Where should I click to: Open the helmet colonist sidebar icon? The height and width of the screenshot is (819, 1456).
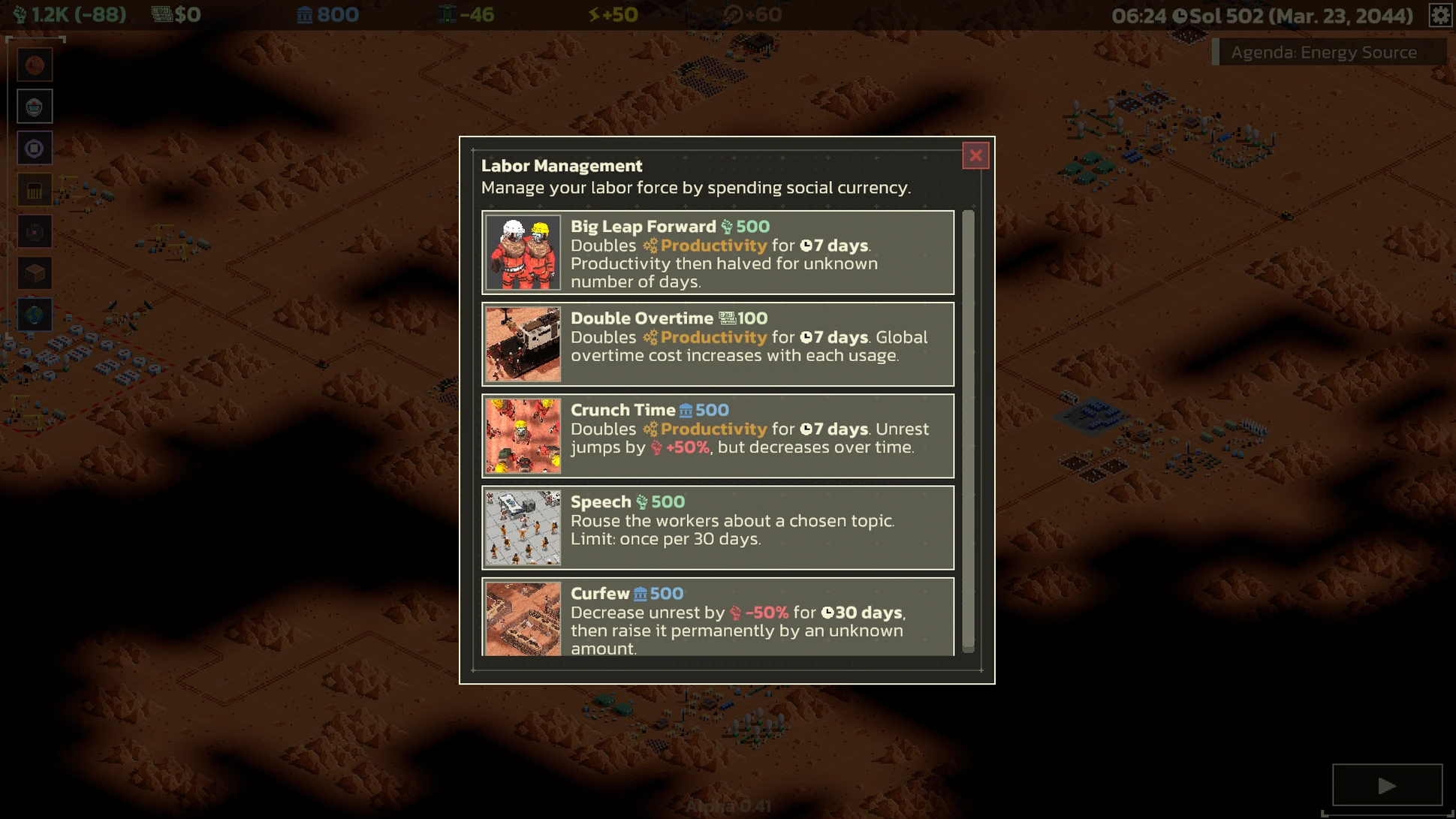35,107
